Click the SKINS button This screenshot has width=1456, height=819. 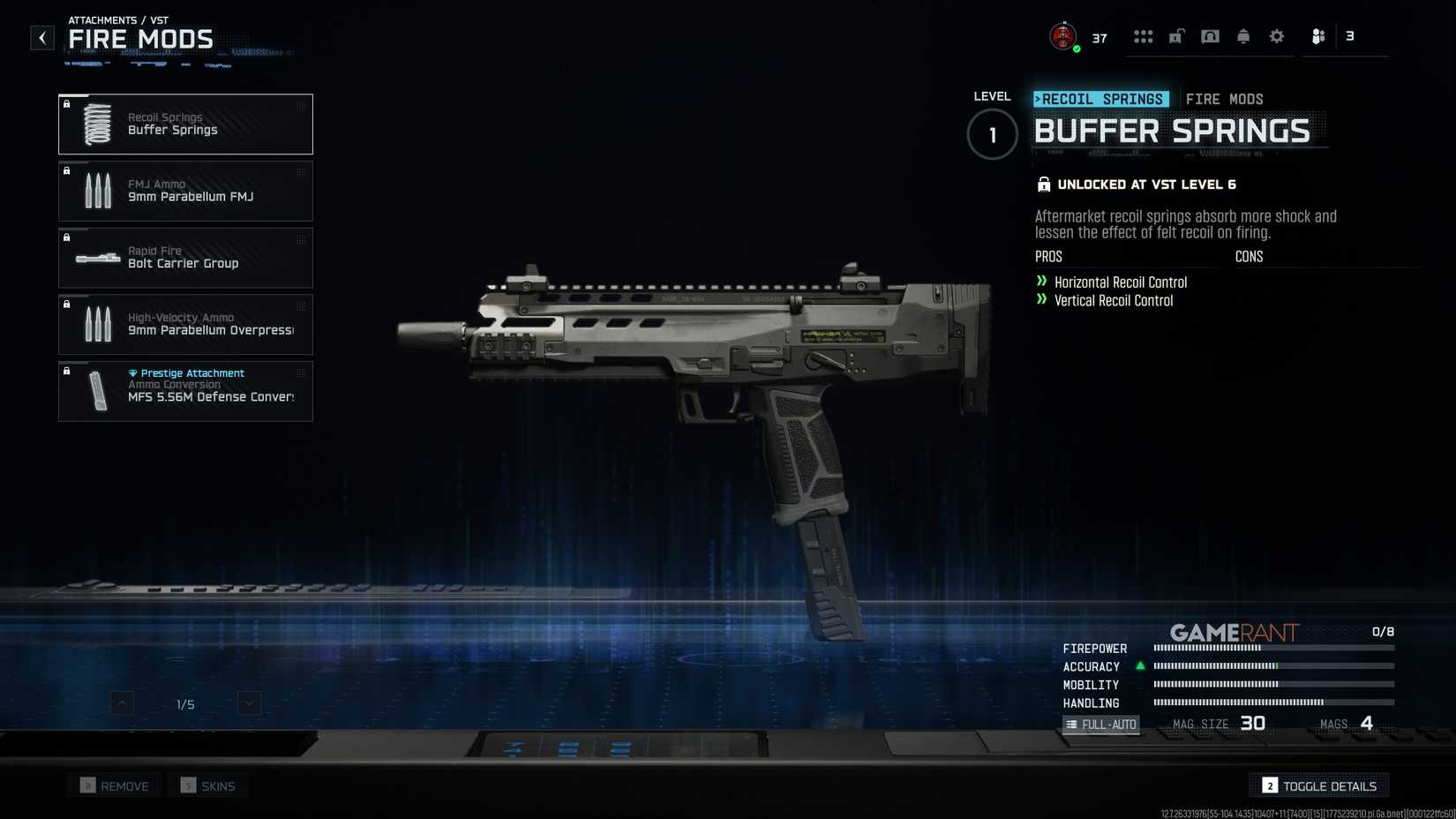tap(207, 785)
